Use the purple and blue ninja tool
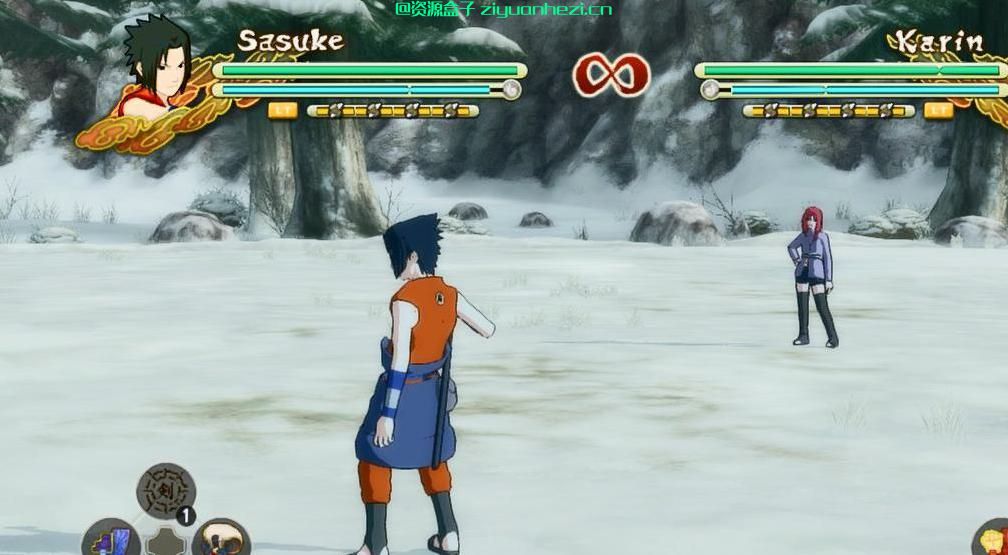The width and height of the screenshot is (1008, 555). click(x=111, y=538)
